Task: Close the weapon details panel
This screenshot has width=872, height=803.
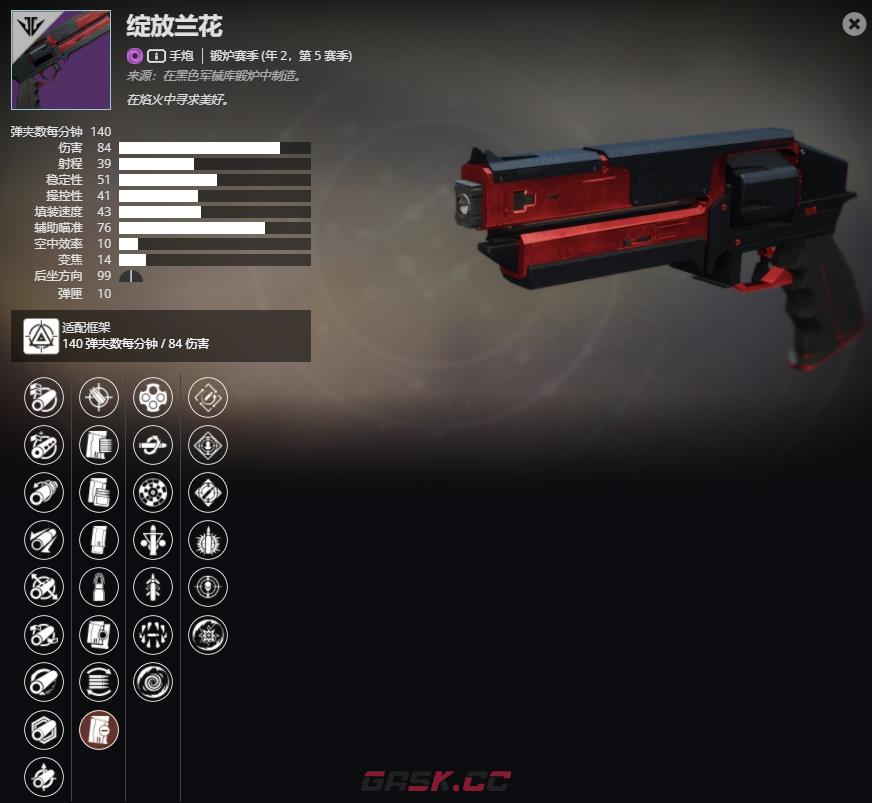Action: pyautogui.click(x=854, y=24)
